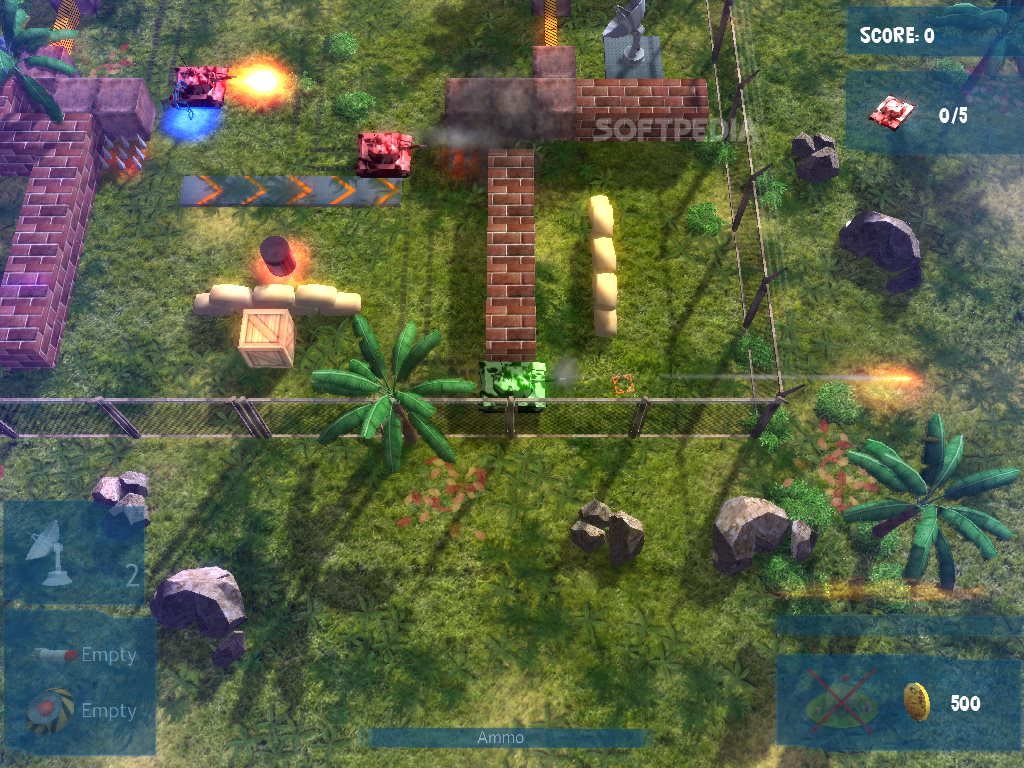Click the crossed-out green mine icon
This screenshot has width=1024, height=768.
click(840, 699)
